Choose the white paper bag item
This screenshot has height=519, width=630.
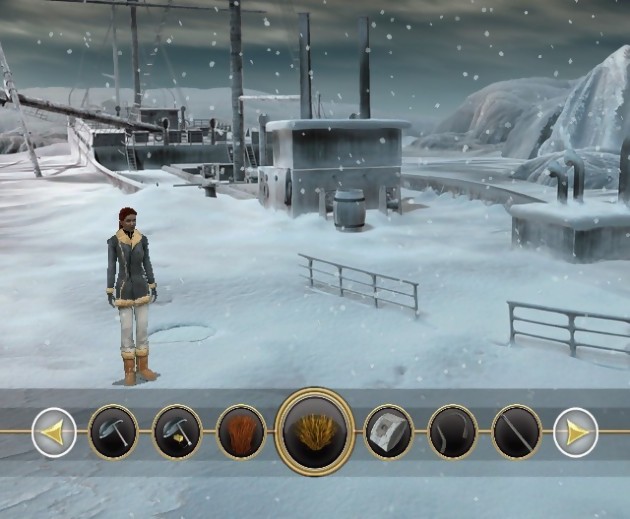coord(389,432)
